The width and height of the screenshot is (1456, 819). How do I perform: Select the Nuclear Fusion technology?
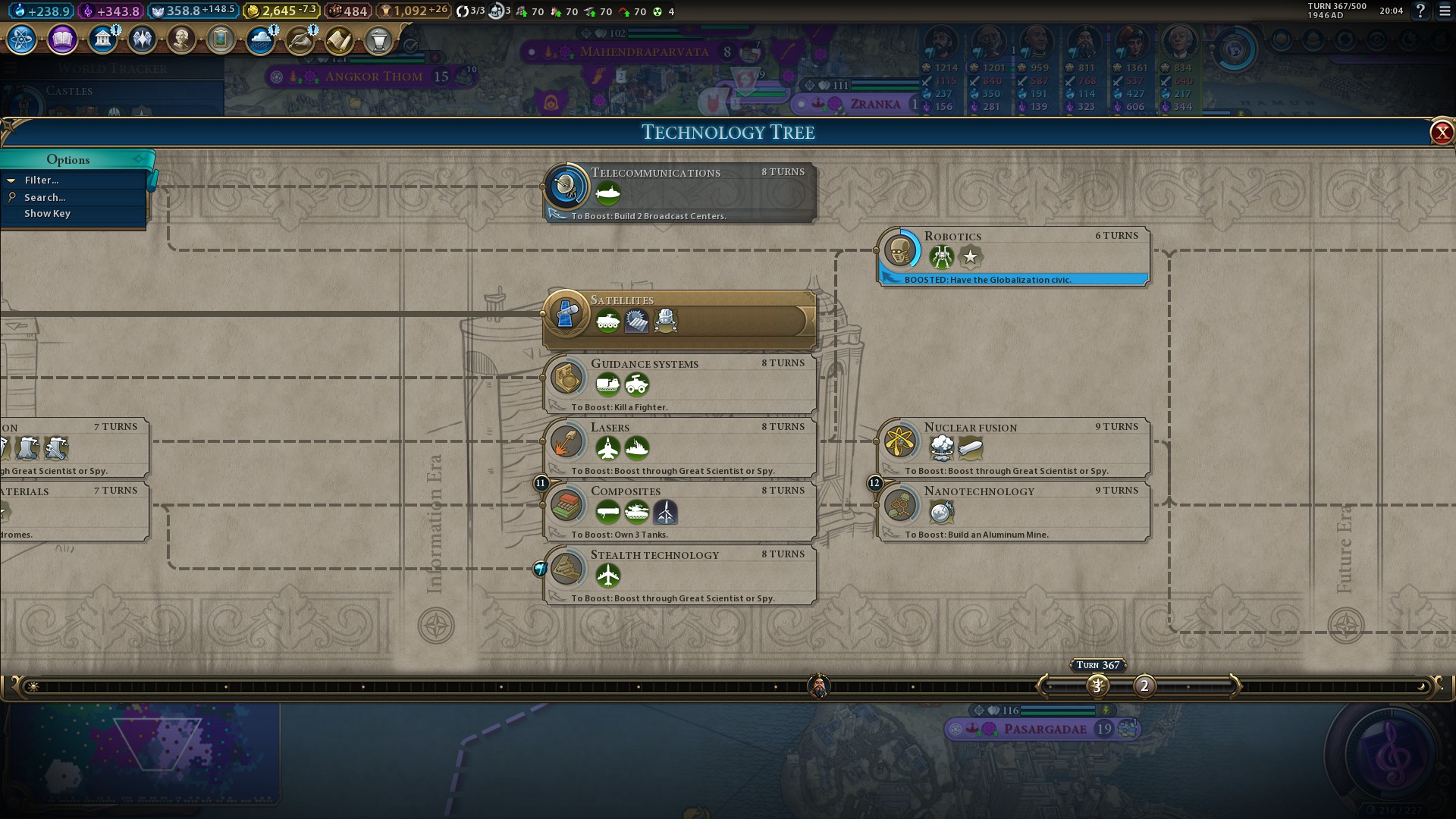coord(1013,447)
